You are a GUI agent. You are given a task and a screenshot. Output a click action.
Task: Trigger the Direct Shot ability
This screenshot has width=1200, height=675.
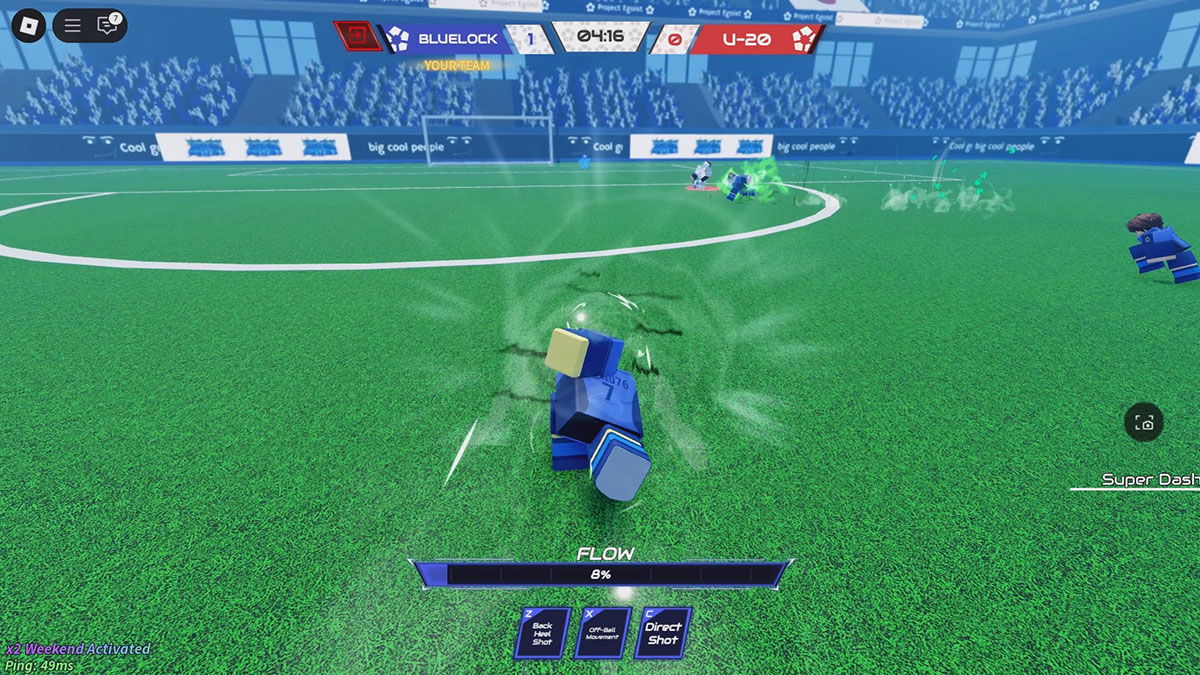[x=662, y=633]
